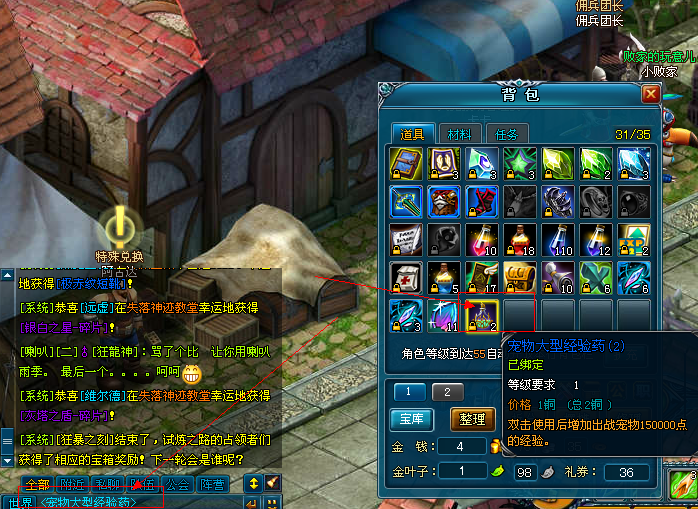
Task: Sort the bag with 整理 button
Action: [473, 418]
